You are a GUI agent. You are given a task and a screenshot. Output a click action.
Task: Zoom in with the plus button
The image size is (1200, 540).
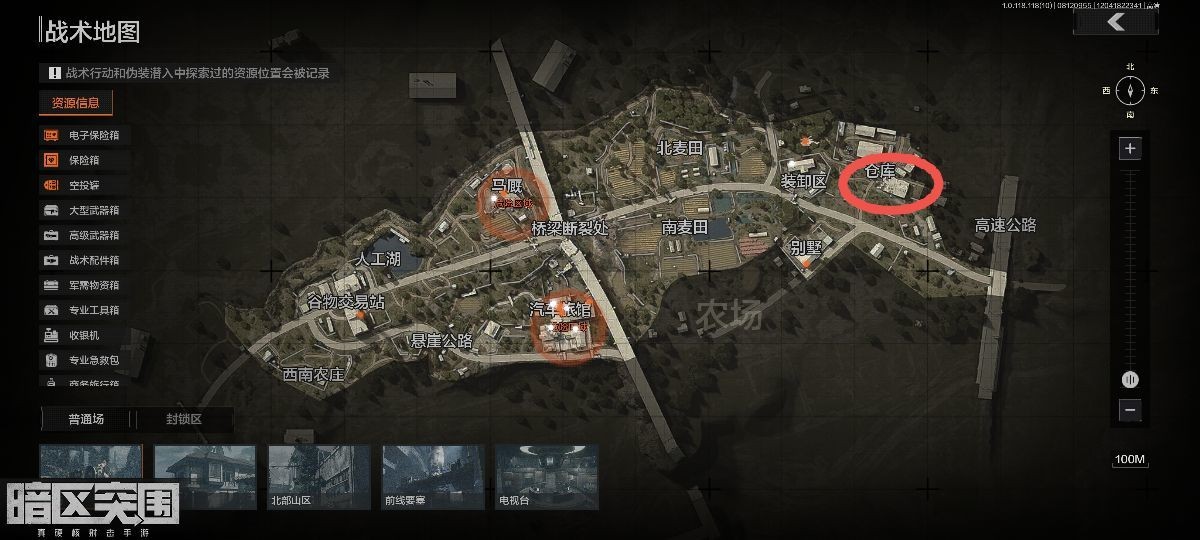[x=1130, y=149]
